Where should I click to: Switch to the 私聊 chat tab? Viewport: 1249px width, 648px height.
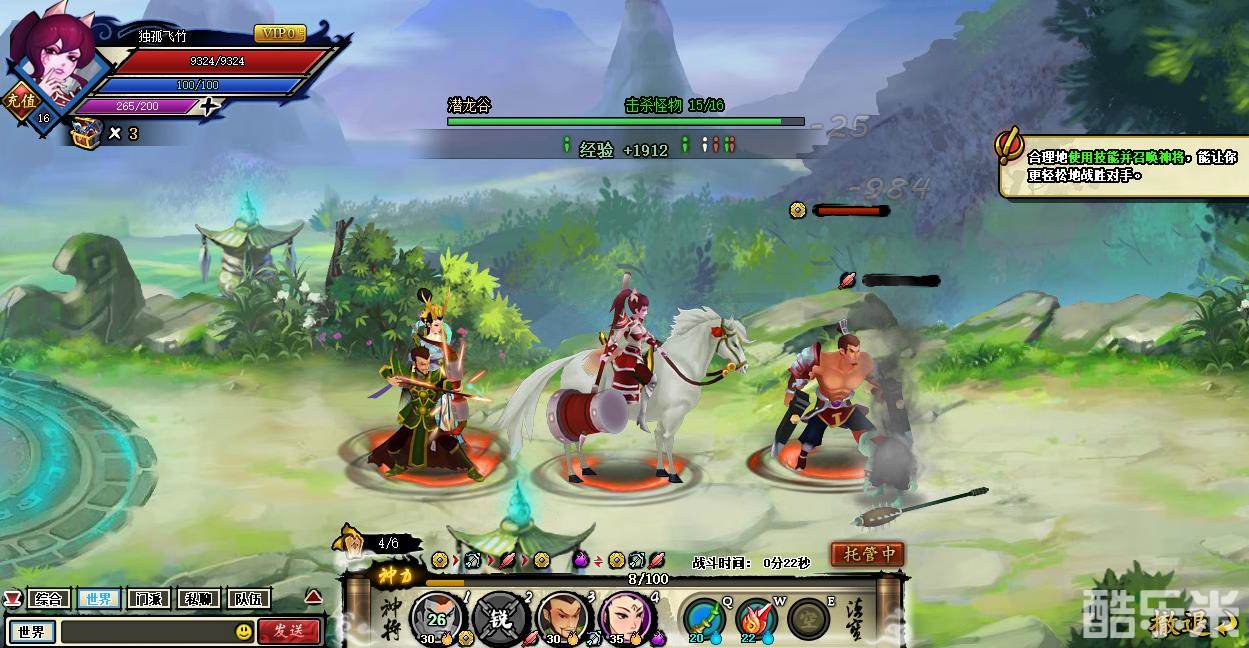tap(198, 599)
